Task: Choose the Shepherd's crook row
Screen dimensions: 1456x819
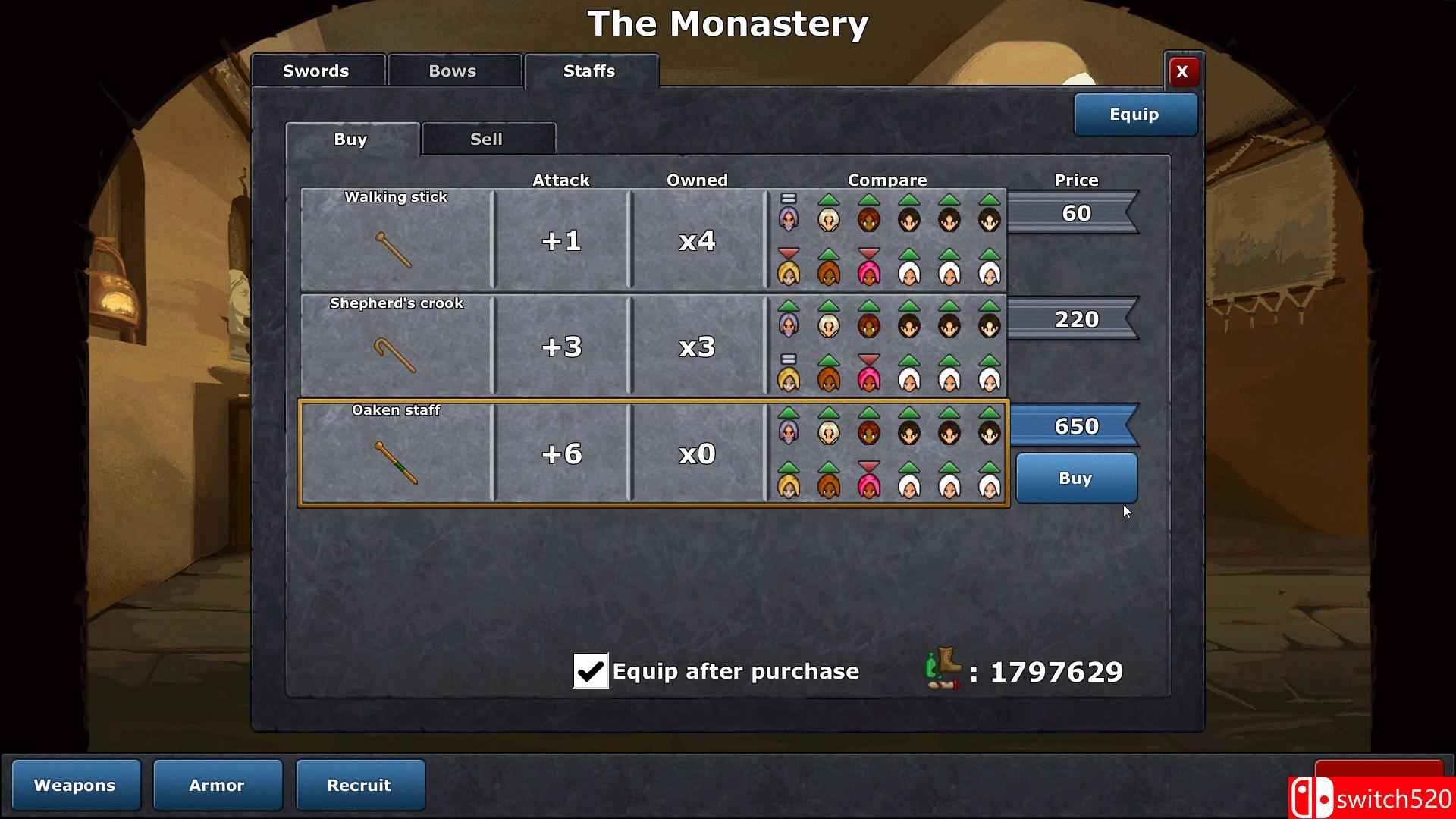Action: point(396,347)
